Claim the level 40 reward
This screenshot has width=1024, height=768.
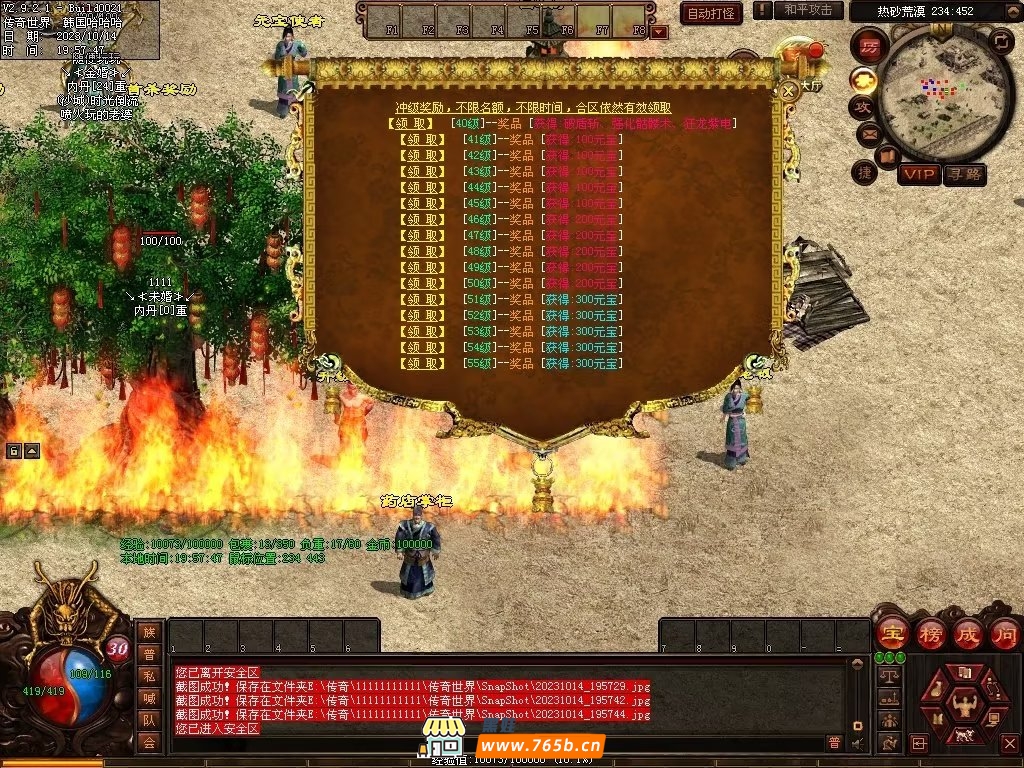click(409, 124)
